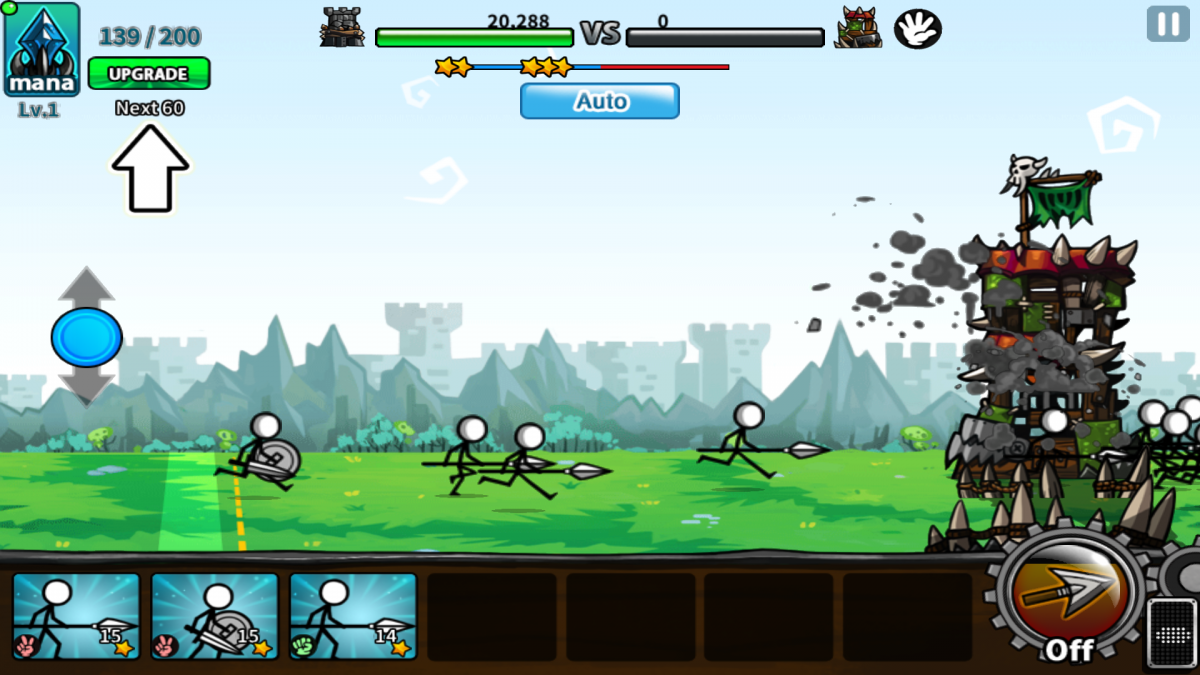Select the blue circular movement control knob
The image size is (1200, 675).
[x=87, y=337]
